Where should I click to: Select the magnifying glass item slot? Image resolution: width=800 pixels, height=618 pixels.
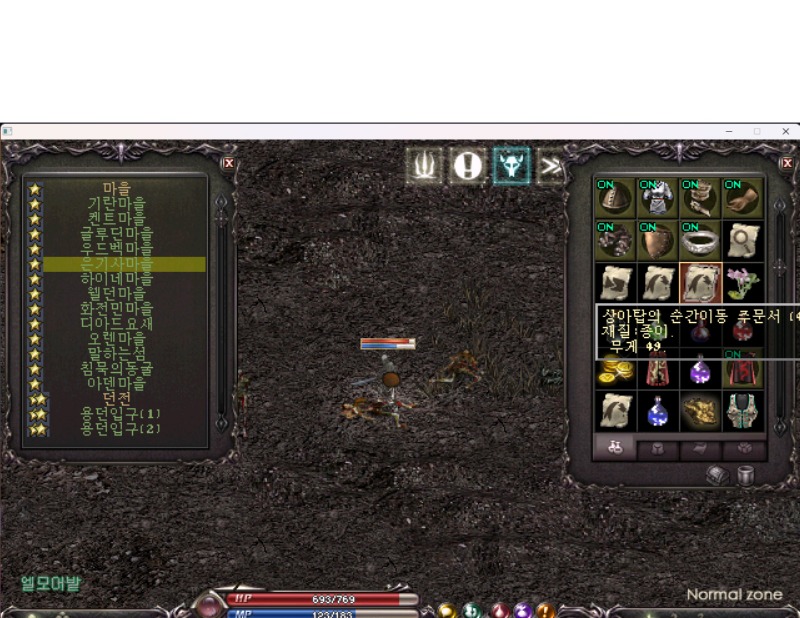743,240
